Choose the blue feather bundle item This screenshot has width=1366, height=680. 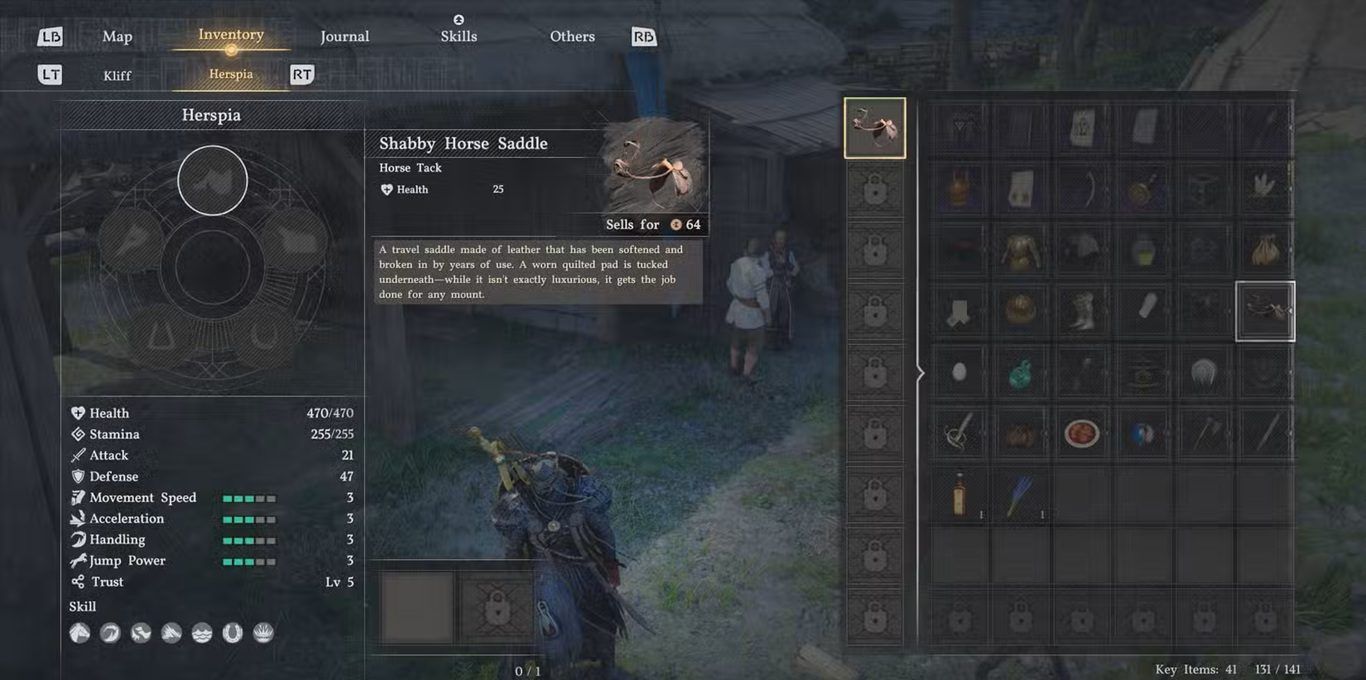pyautogui.click(x=1020, y=494)
